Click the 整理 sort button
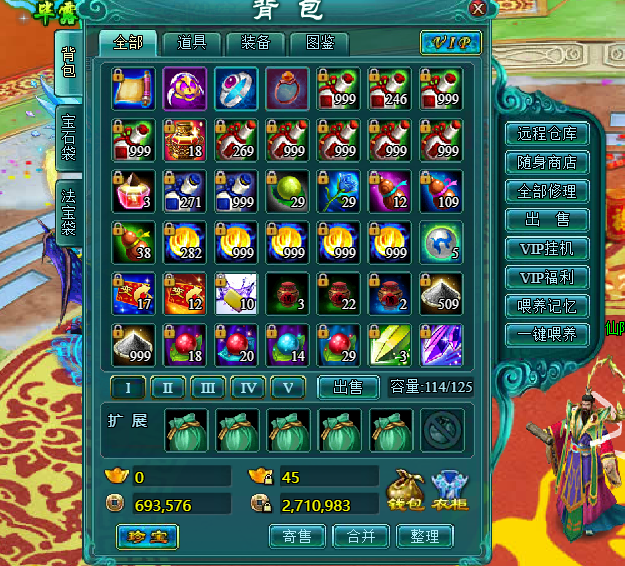This screenshot has height=566, width=625. click(424, 537)
